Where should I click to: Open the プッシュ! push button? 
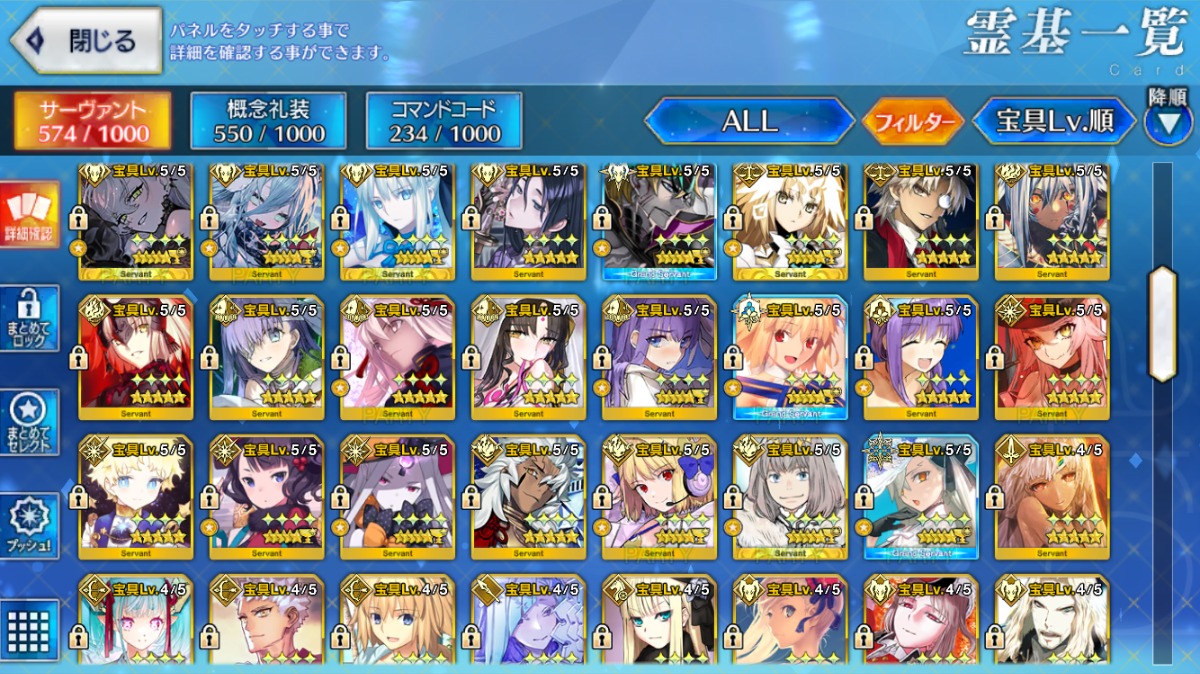(x=29, y=526)
